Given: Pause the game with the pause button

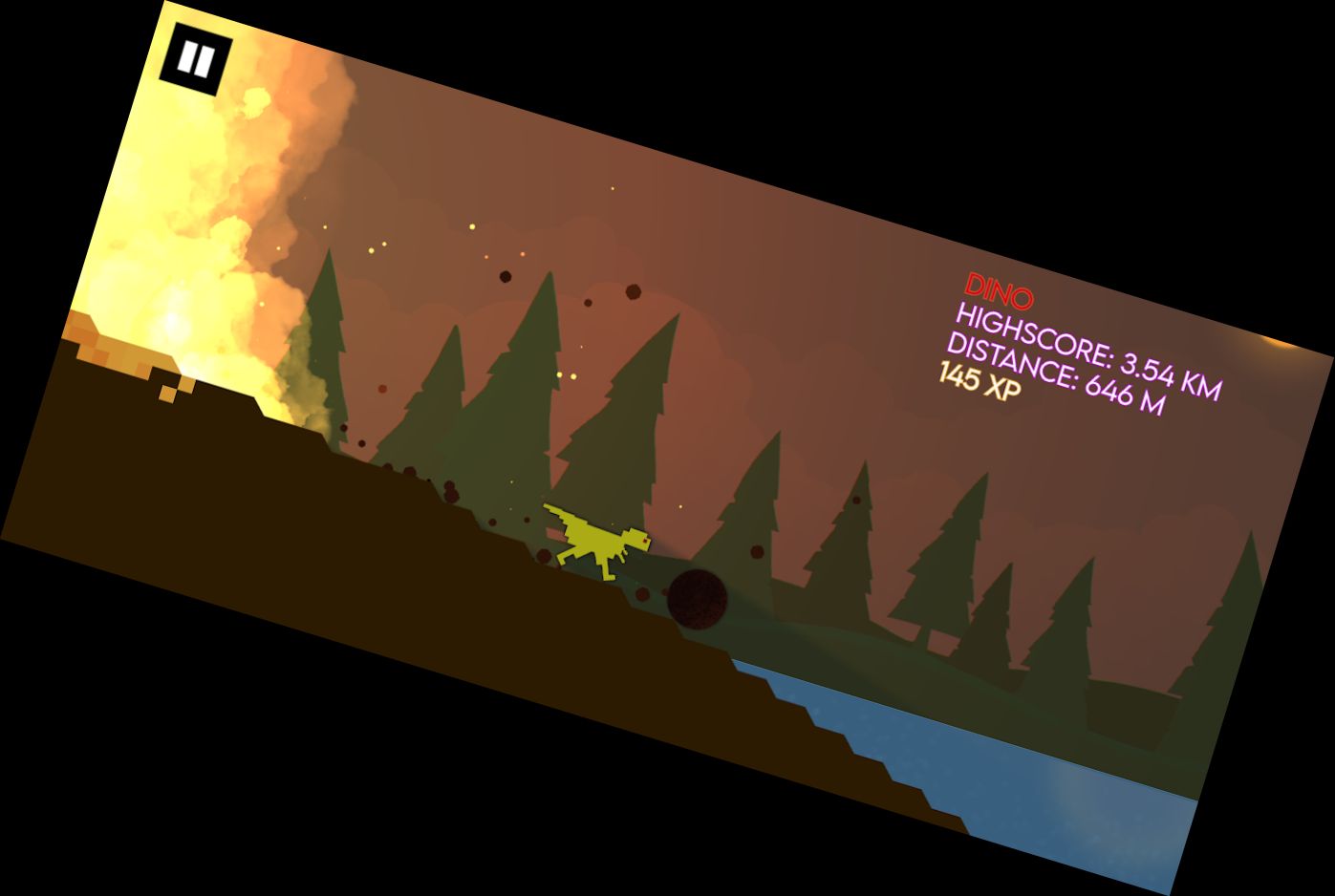Looking at the screenshot, I should [x=197, y=61].
